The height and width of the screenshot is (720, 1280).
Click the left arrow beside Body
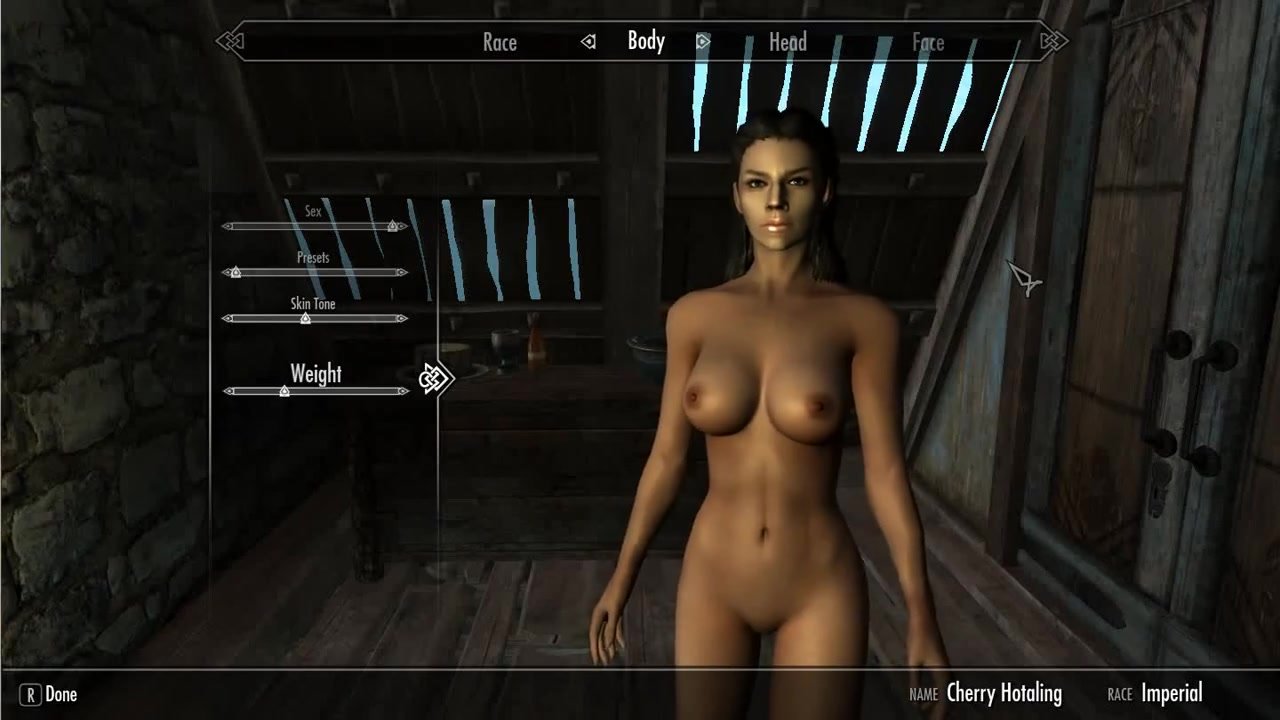click(589, 42)
